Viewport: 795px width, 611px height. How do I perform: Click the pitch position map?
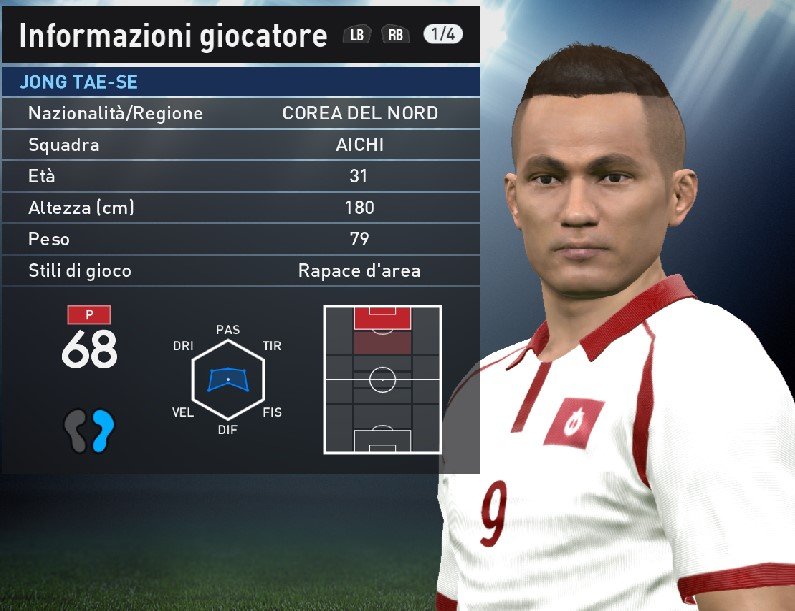point(382,380)
